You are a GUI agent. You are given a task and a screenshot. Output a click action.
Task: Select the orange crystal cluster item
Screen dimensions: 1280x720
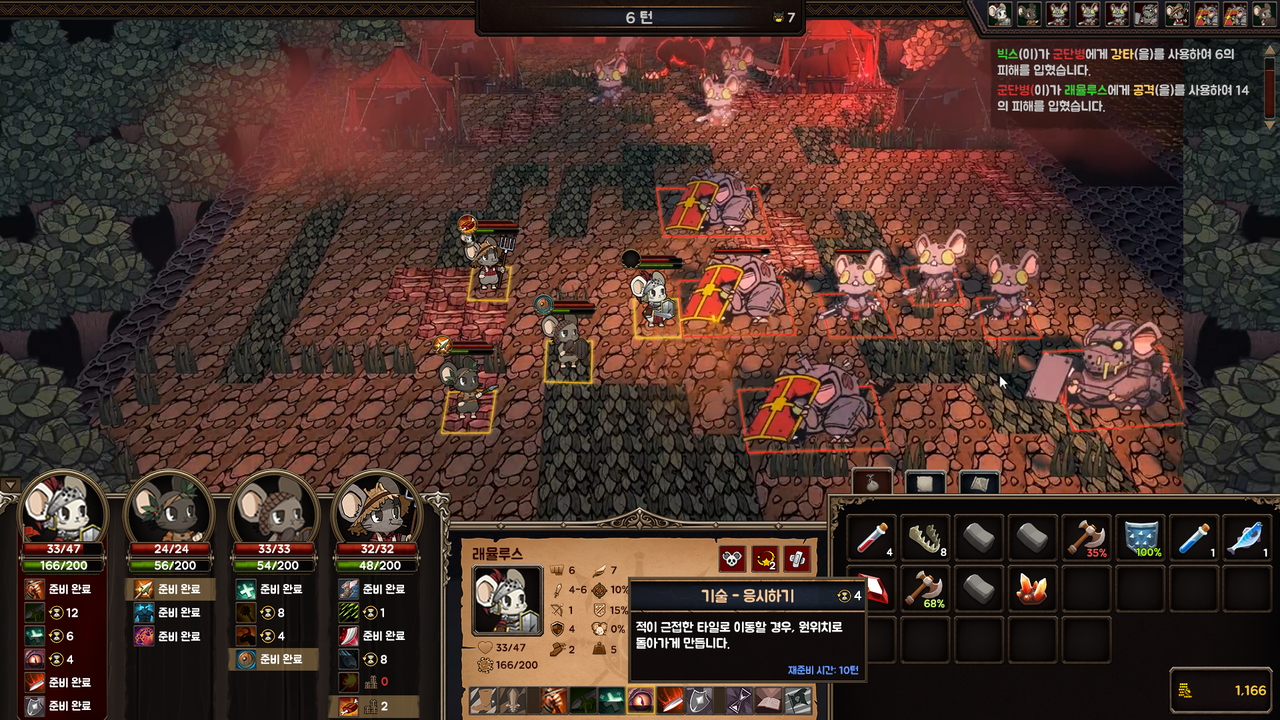coord(1032,590)
